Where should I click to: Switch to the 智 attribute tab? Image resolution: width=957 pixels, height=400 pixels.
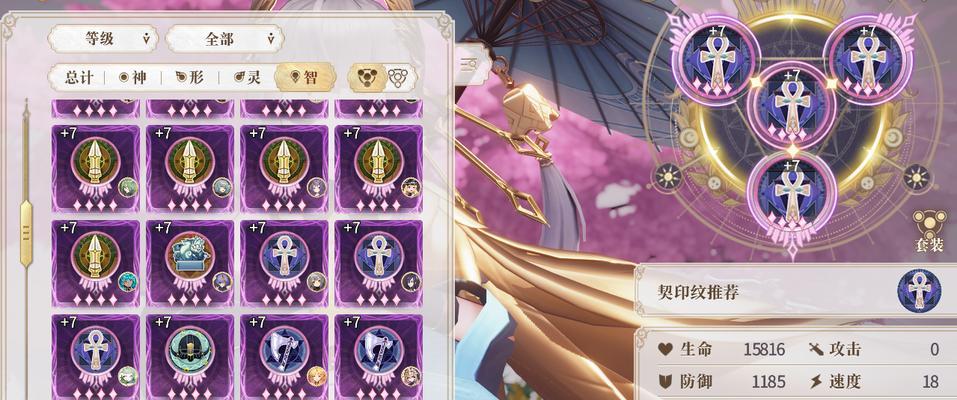pos(304,77)
